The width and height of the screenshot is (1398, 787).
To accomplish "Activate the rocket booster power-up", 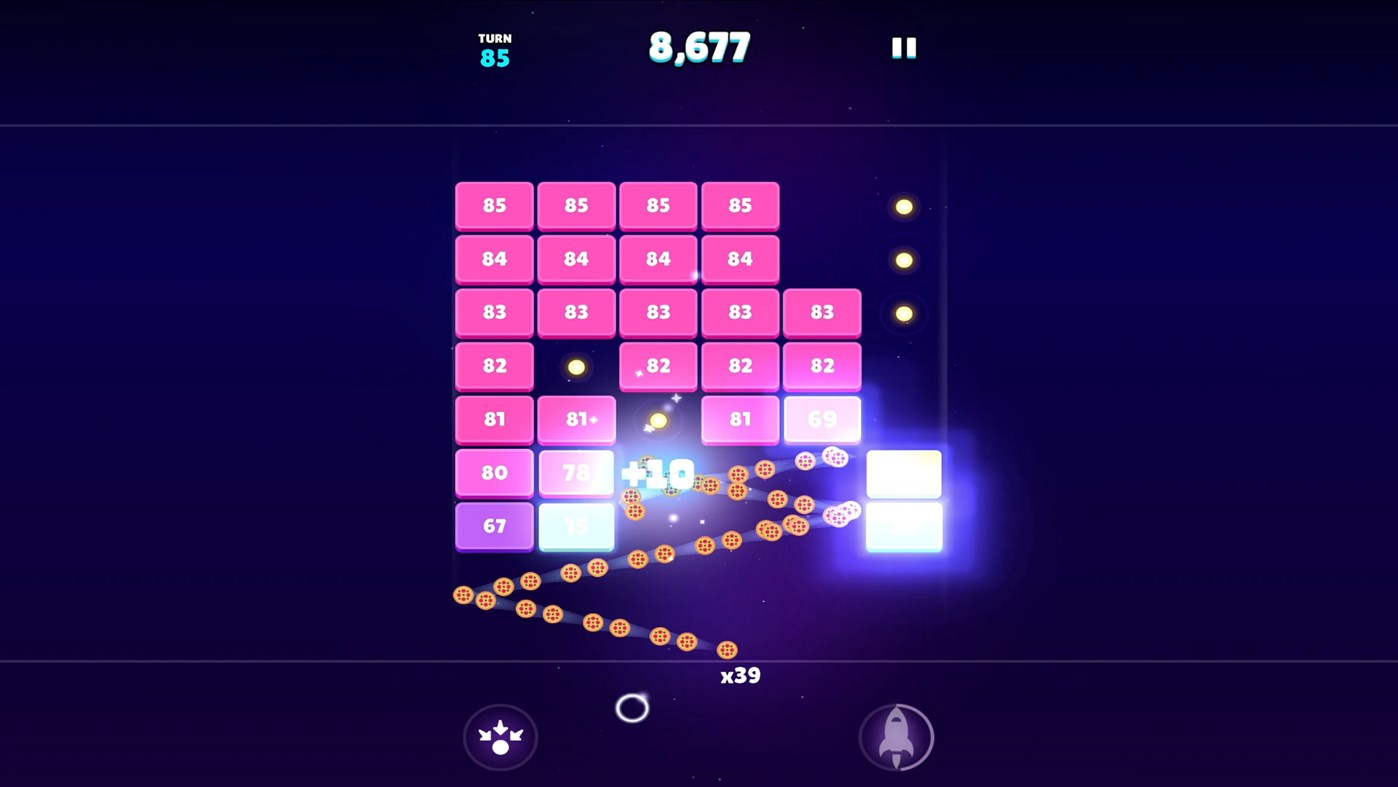I will [x=896, y=736].
